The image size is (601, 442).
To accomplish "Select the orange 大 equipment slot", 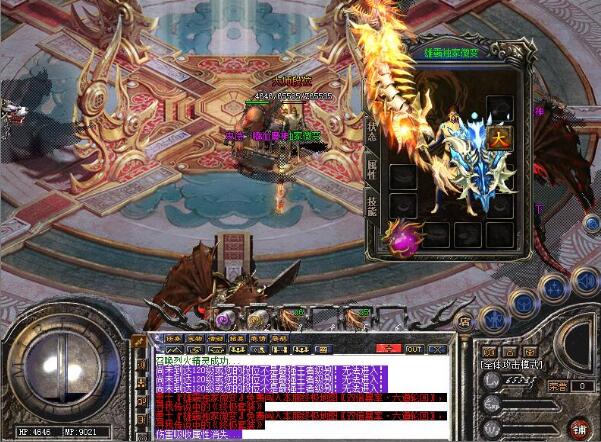I will (498, 139).
